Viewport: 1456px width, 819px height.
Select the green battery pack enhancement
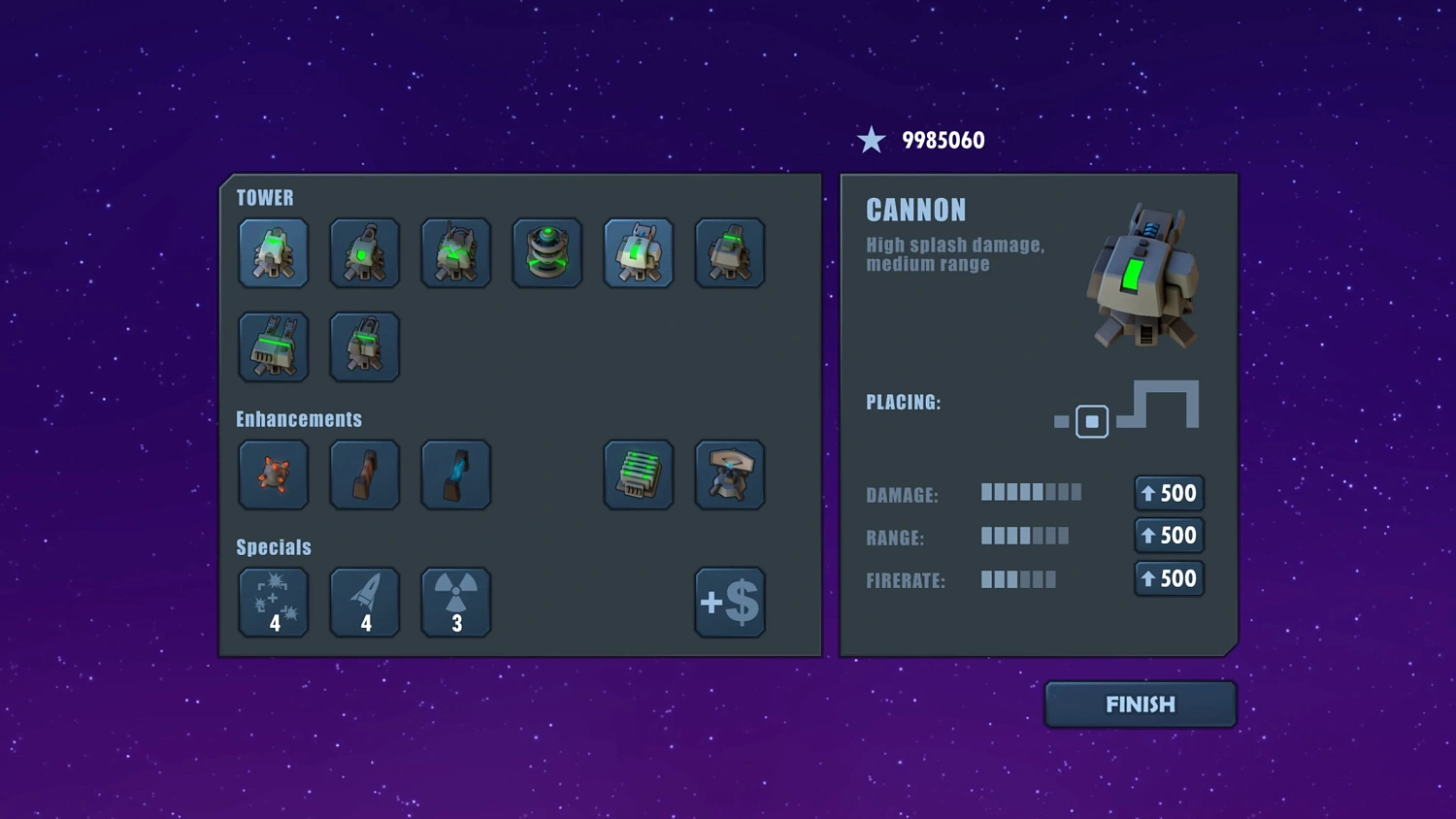click(638, 475)
